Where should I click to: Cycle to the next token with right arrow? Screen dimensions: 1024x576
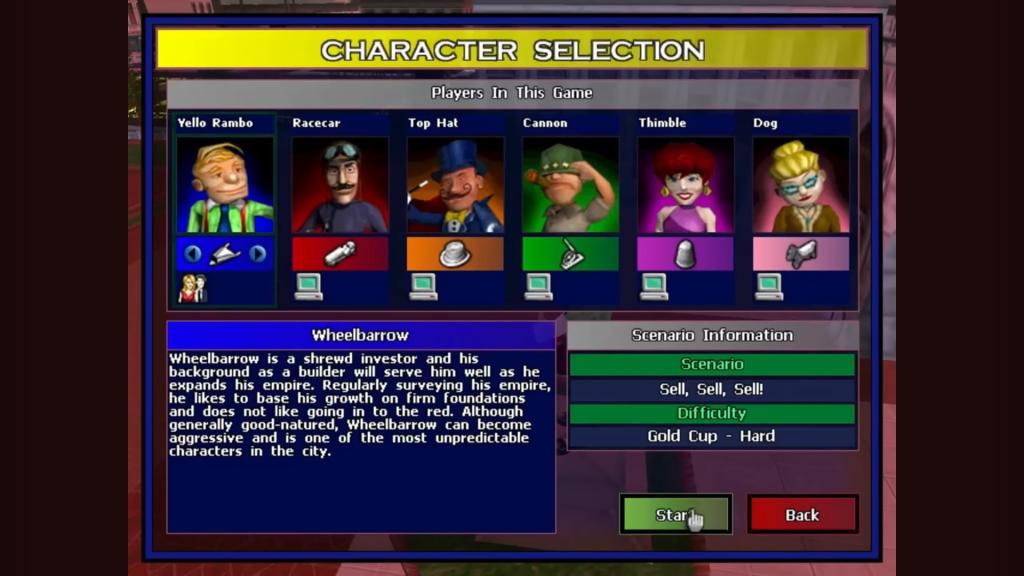(x=258, y=254)
